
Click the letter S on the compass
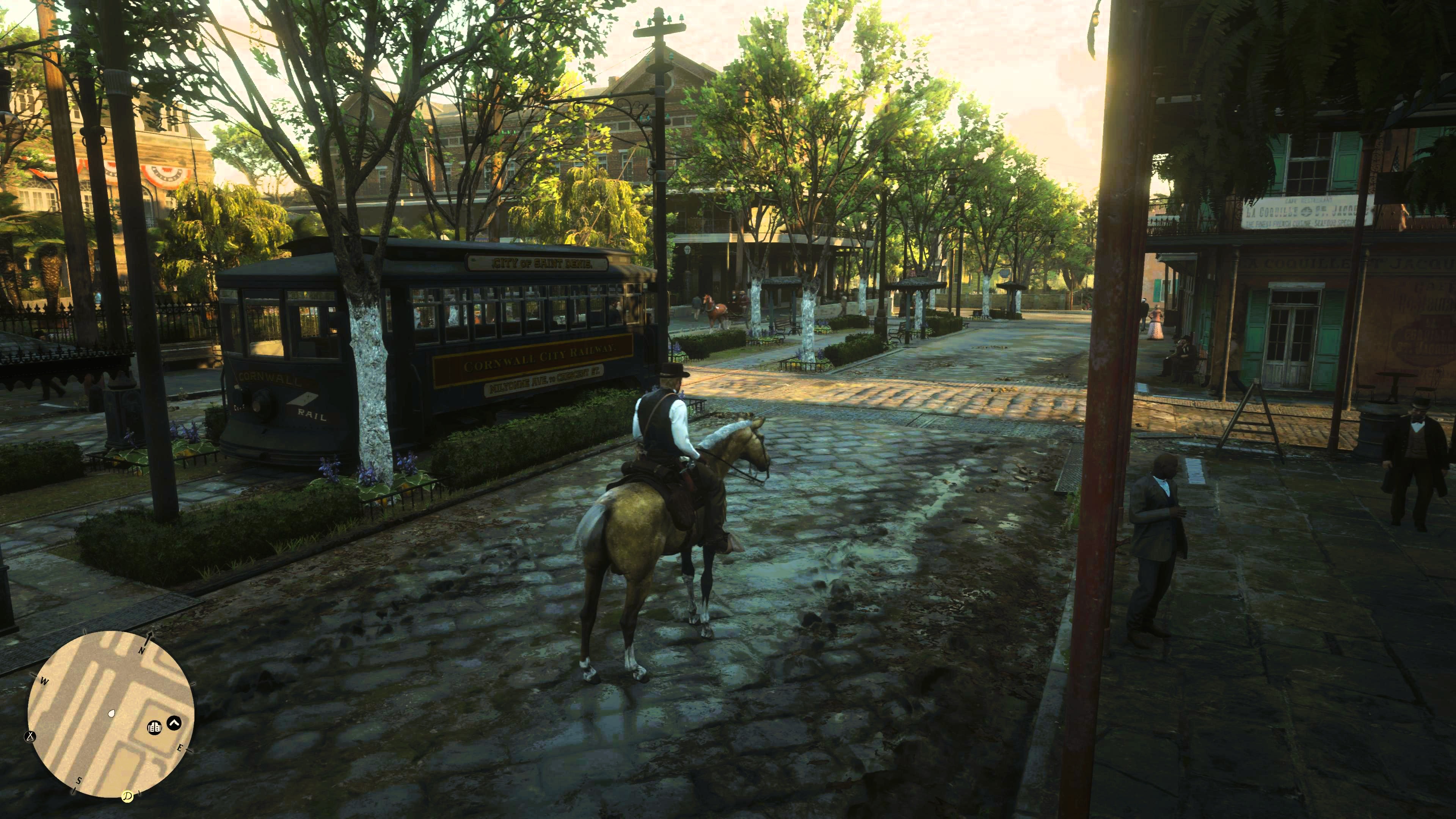(79, 781)
